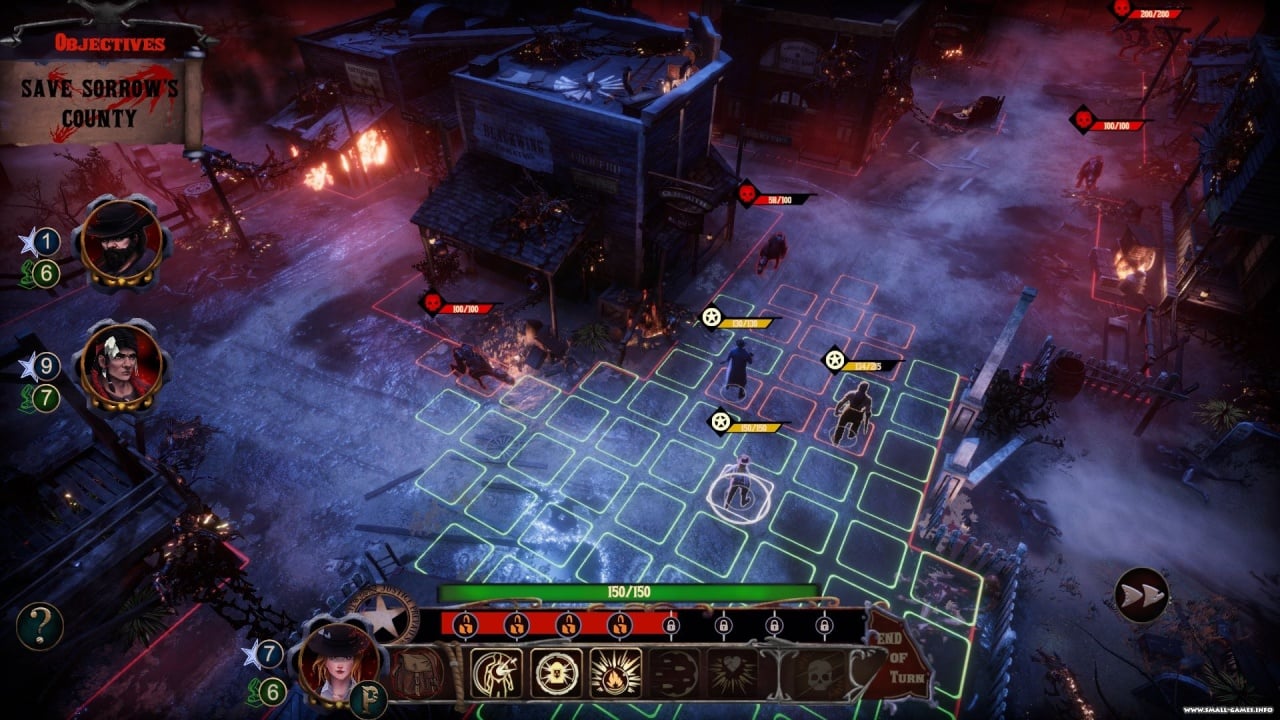Choose the dimmed radiant heart ability

tap(733, 674)
